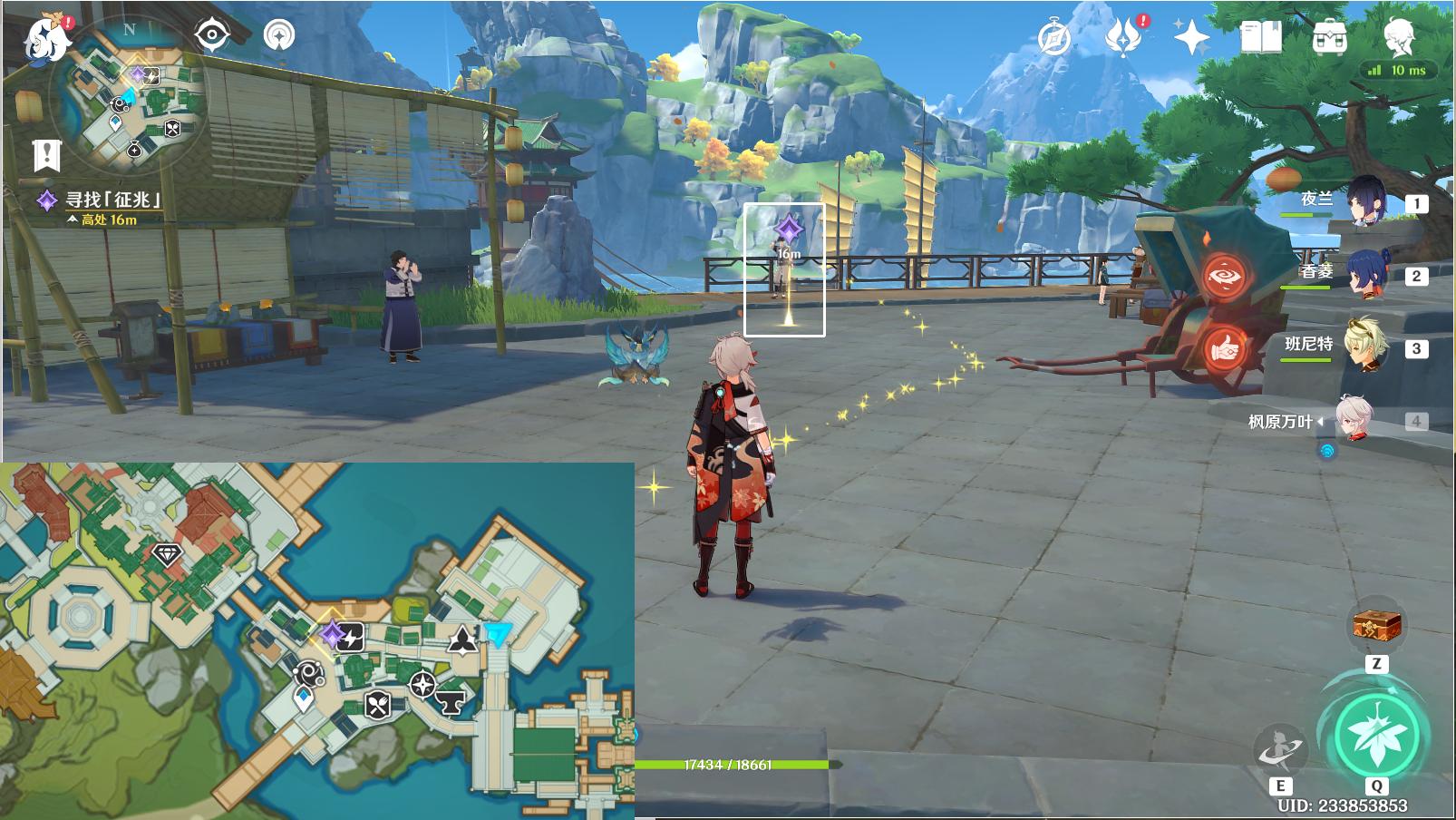The width and height of the screenshot is (1456, 820).
Task: Activate the green elemental burst button
Action: pos(1376,734)
